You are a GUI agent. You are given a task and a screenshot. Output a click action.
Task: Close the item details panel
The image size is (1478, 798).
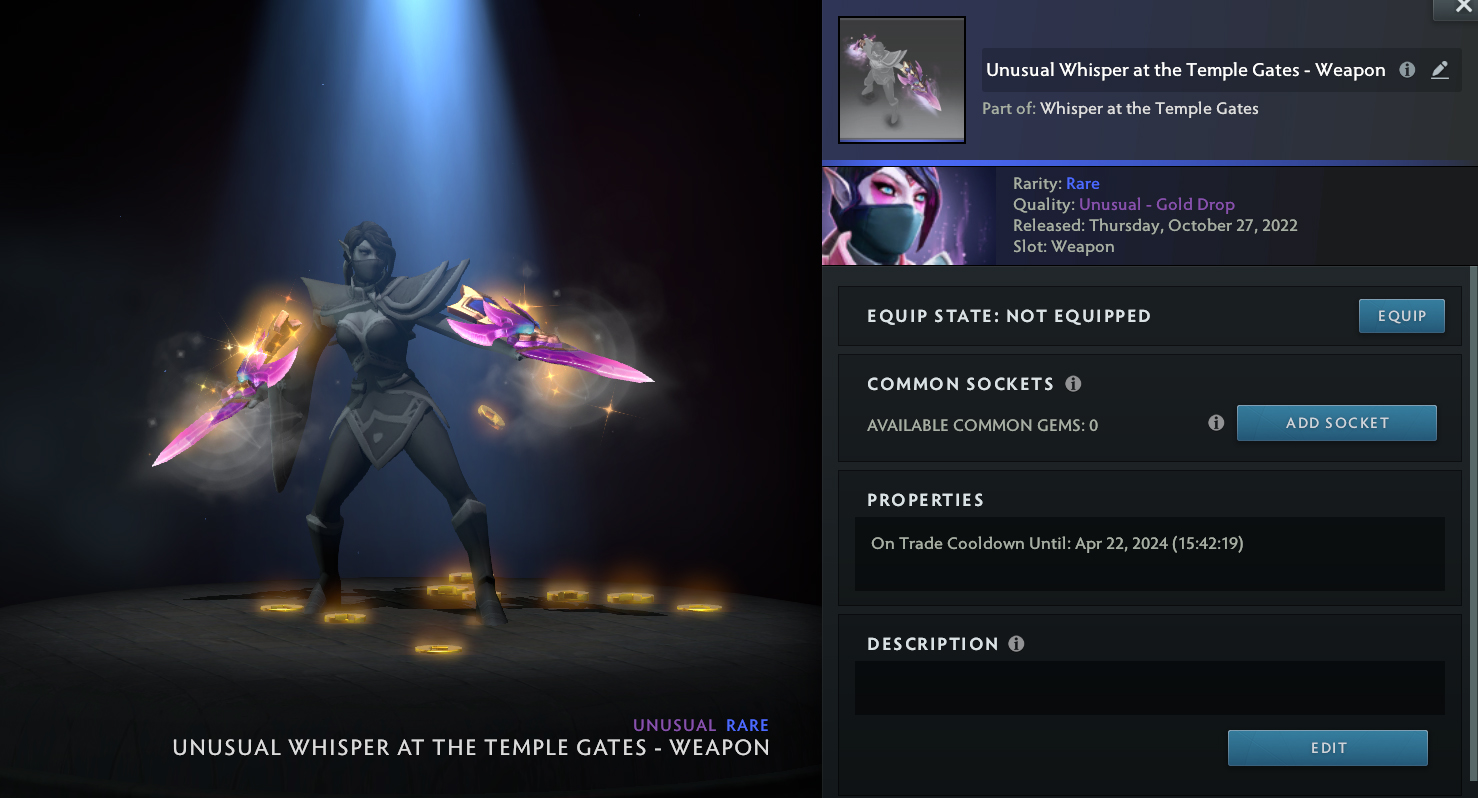click(x=1454, y=8)
